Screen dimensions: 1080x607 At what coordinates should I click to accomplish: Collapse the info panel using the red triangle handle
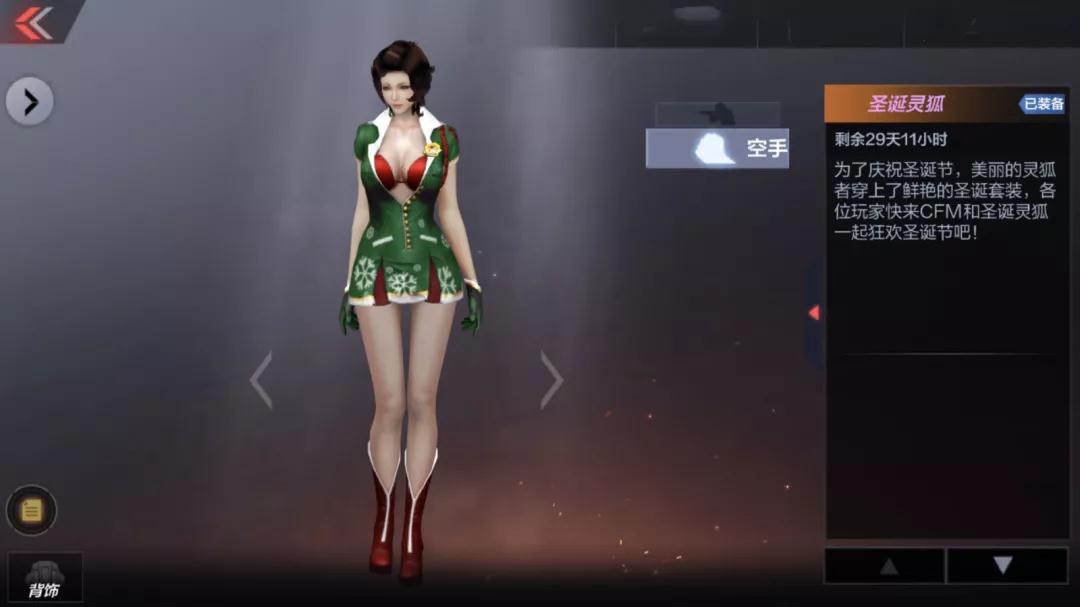pos(814,313)
